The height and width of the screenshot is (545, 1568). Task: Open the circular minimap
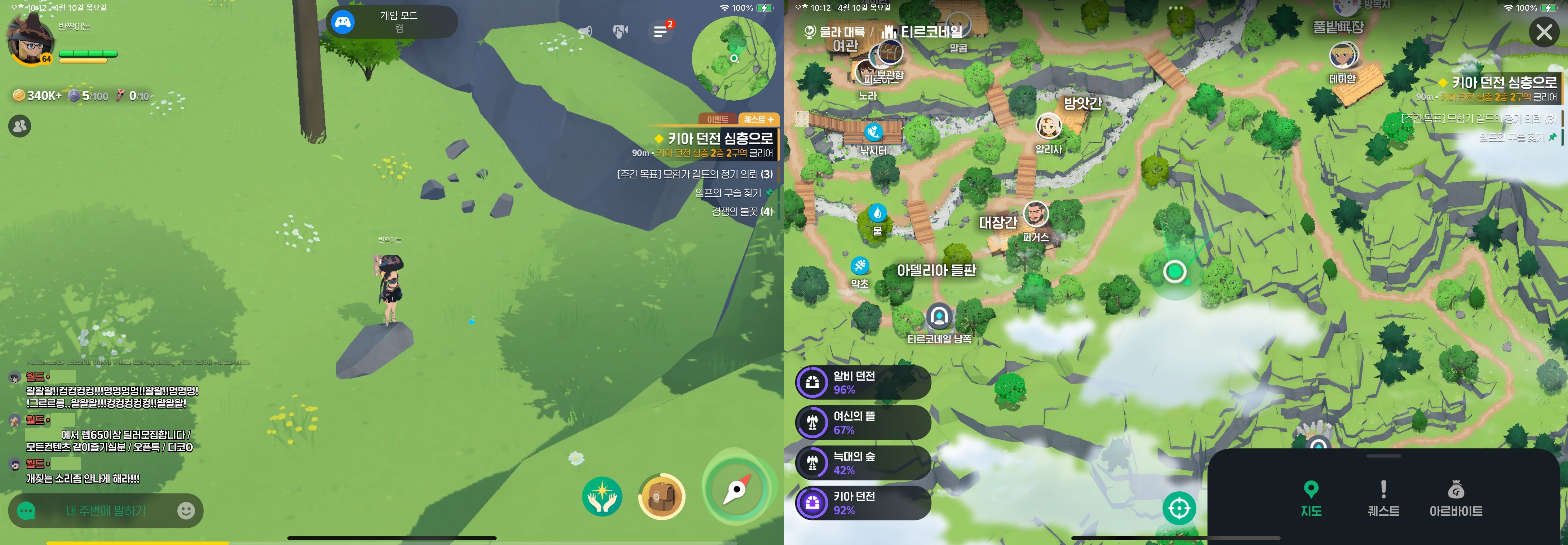(x=734, y=58)
